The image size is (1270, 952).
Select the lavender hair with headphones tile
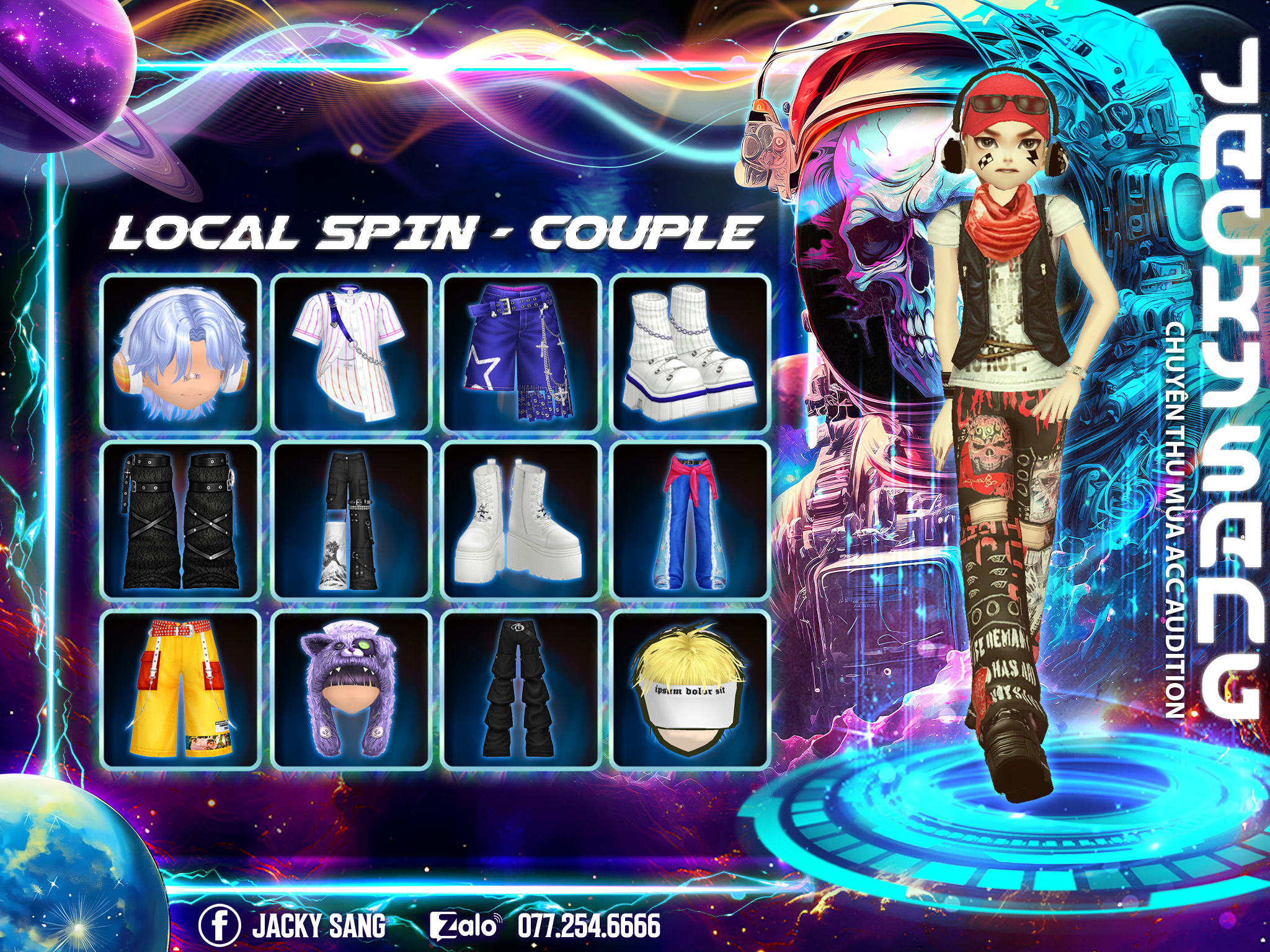[x=180, y=353]
